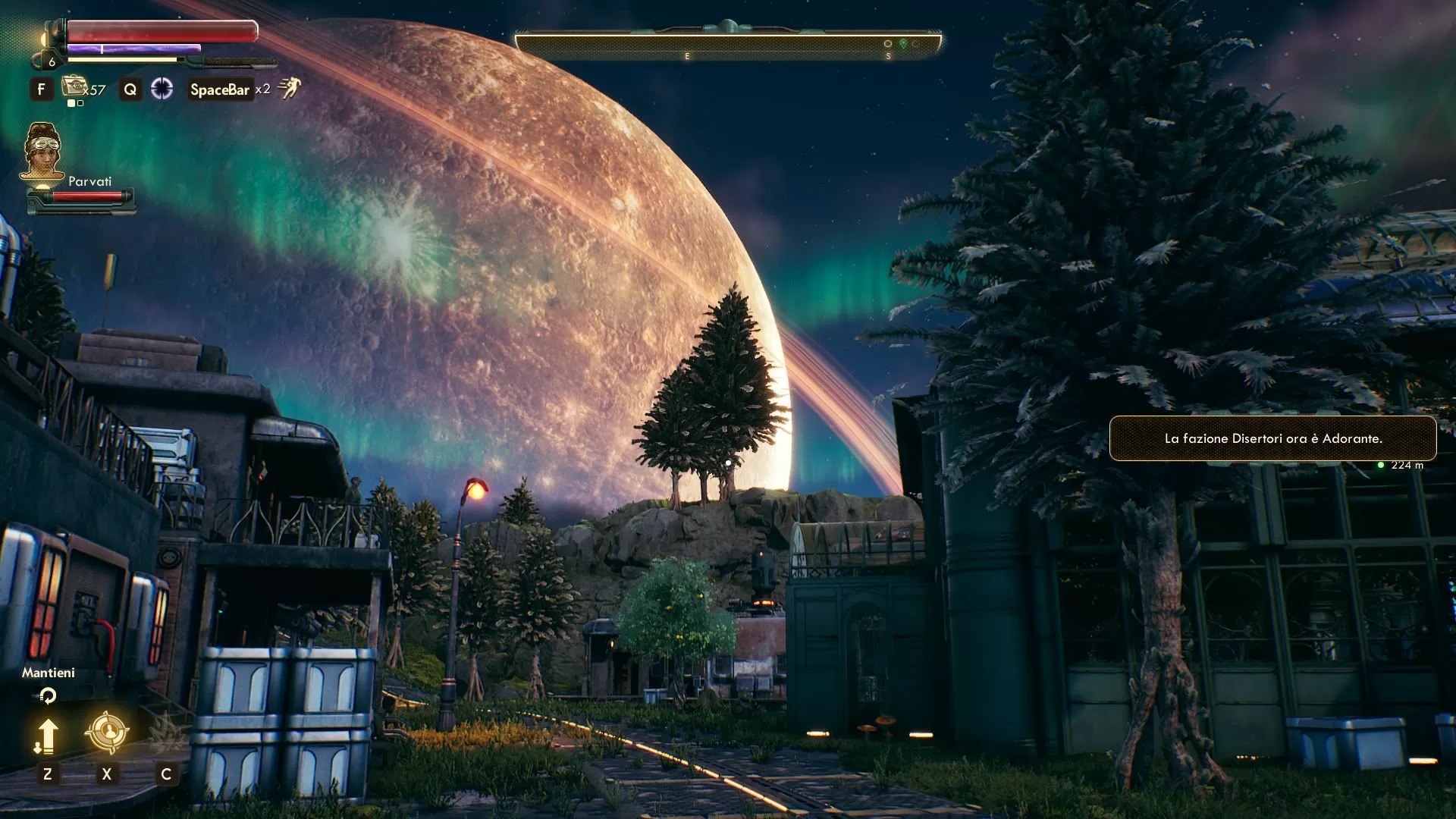Click the companion move-forward arrow command
Screen dimensions: 1456x819
(47, 736)
